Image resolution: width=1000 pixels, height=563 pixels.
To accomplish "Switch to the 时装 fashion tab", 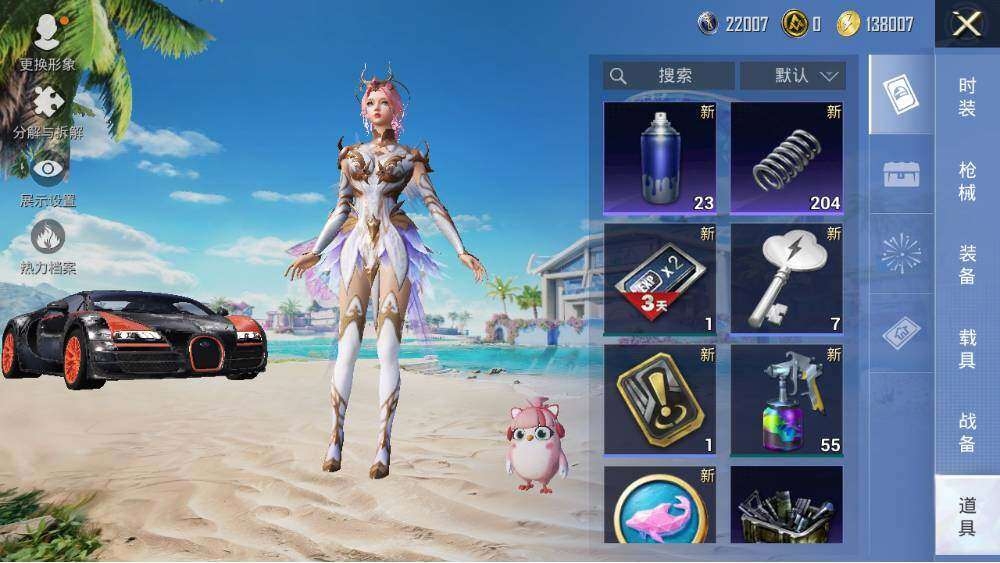I will click(966, 97).
